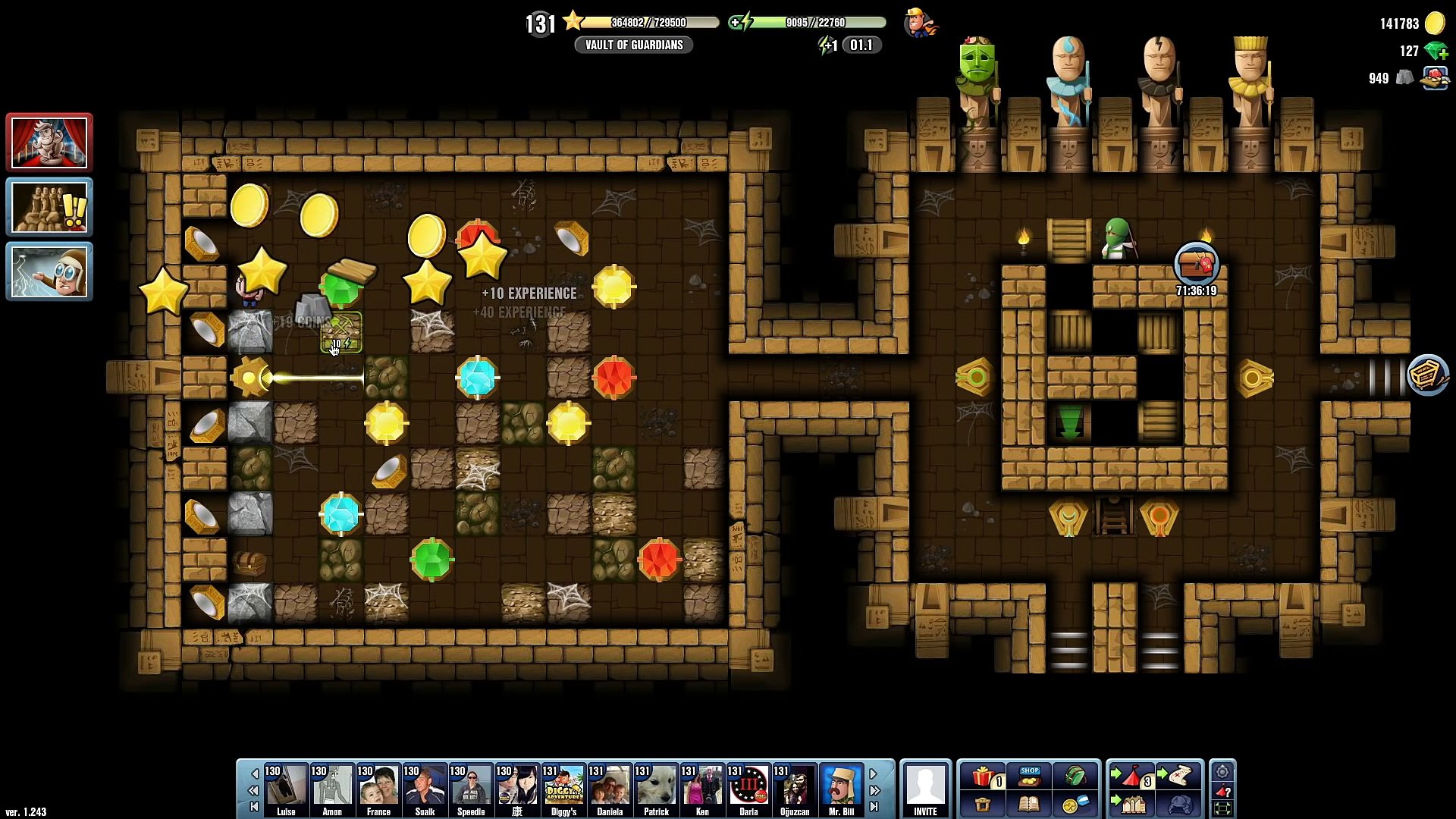Open the materials tray icon beside stone count
The image size is (1456, 819).
point(1434,78)
